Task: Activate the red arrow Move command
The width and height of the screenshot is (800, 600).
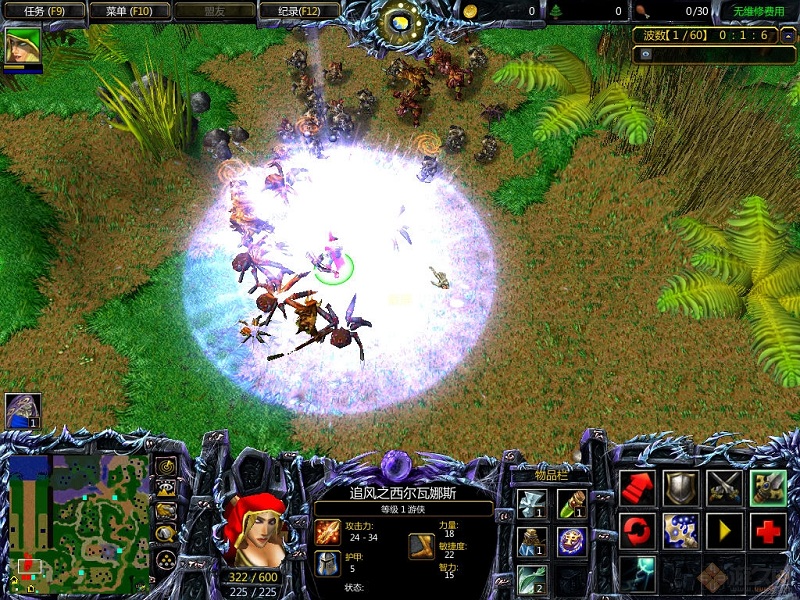Action: point(637,487)
